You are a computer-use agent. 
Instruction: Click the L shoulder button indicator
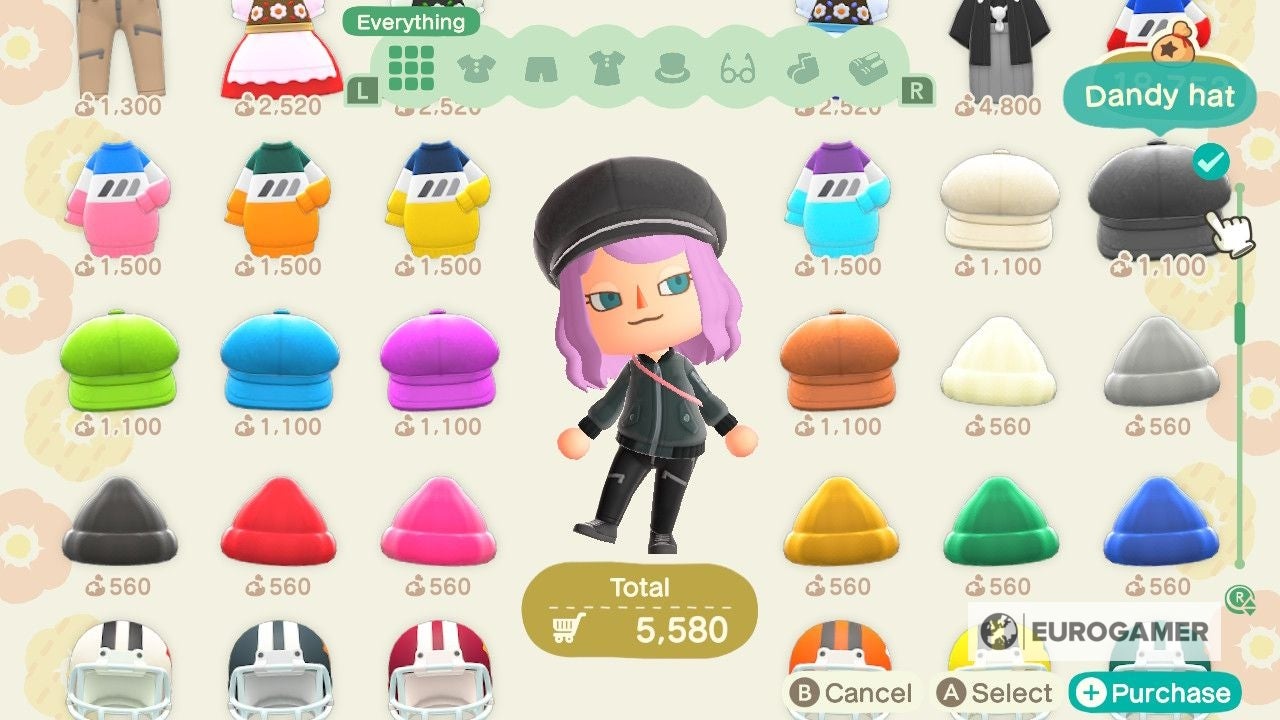(362, 90)
